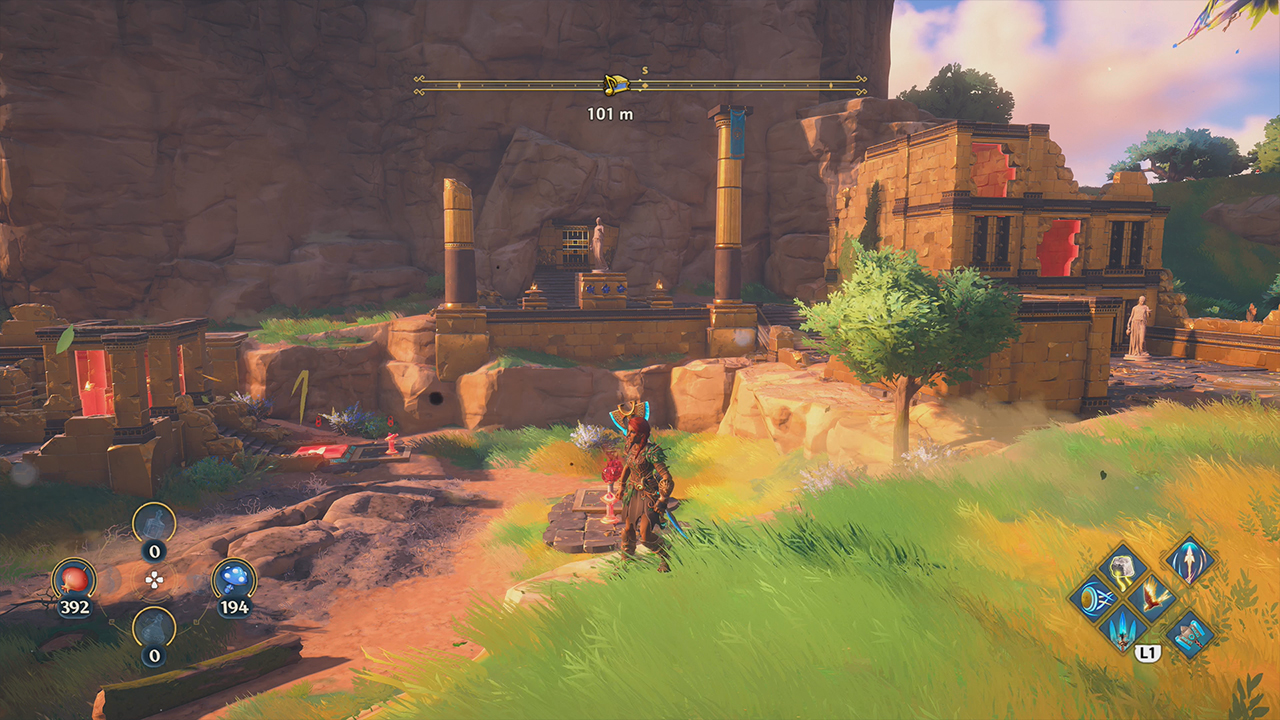The image size is (1280, 720).
Task: Click the stamina counter showing 194
Action: pos(234,606)
